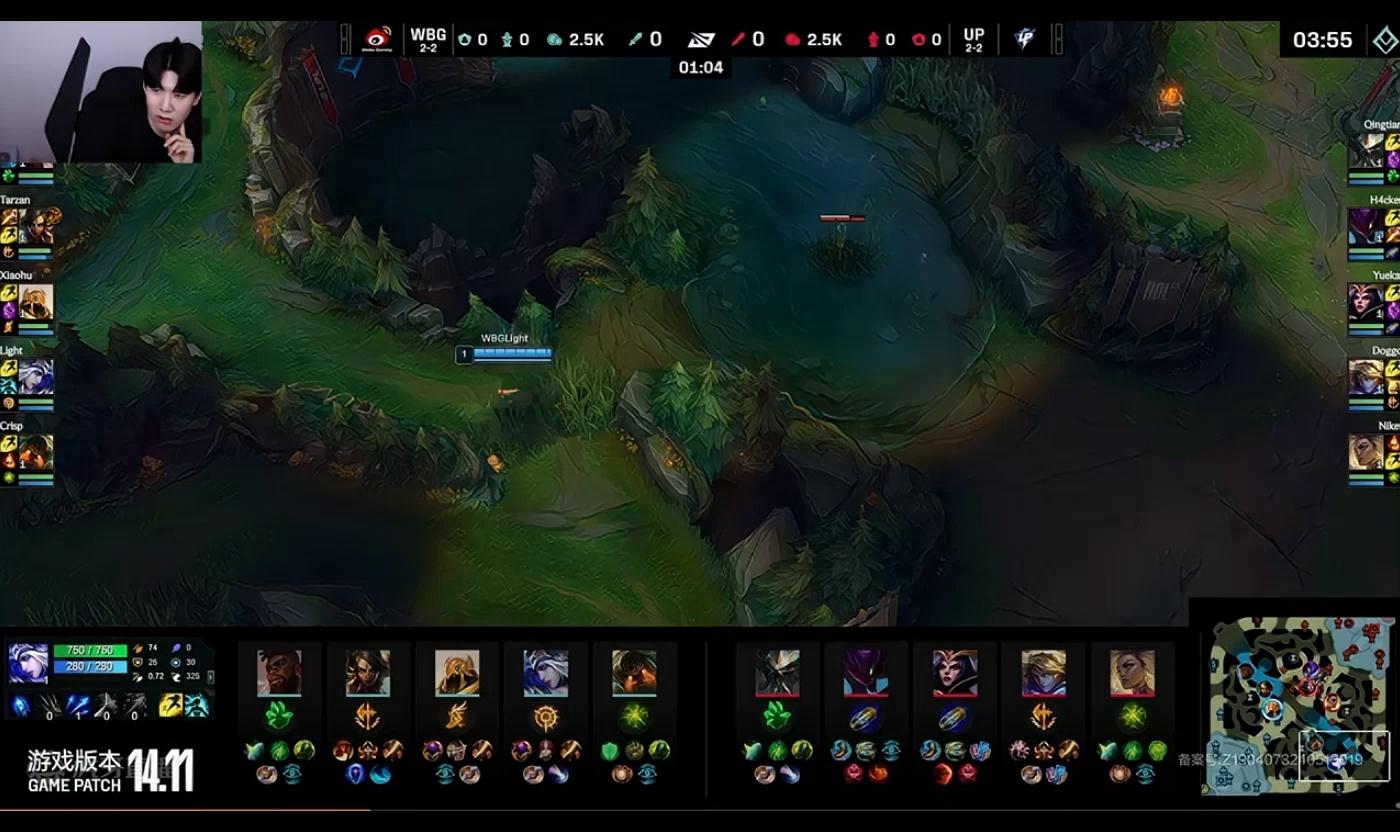Click the WBG team logo in the scoreboard
This screenshot has height=832, width=1400.
378,39
